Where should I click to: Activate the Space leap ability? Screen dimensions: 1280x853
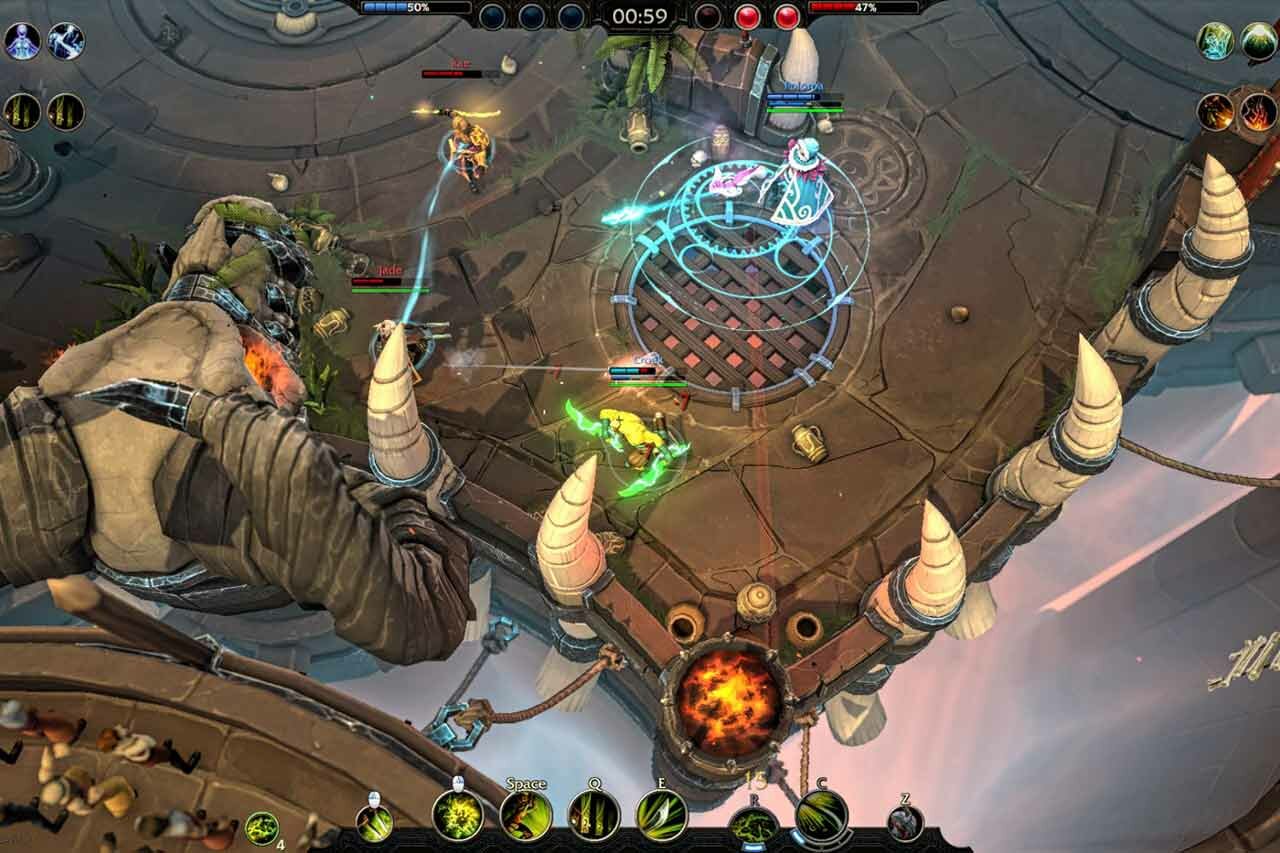(526, 815)
